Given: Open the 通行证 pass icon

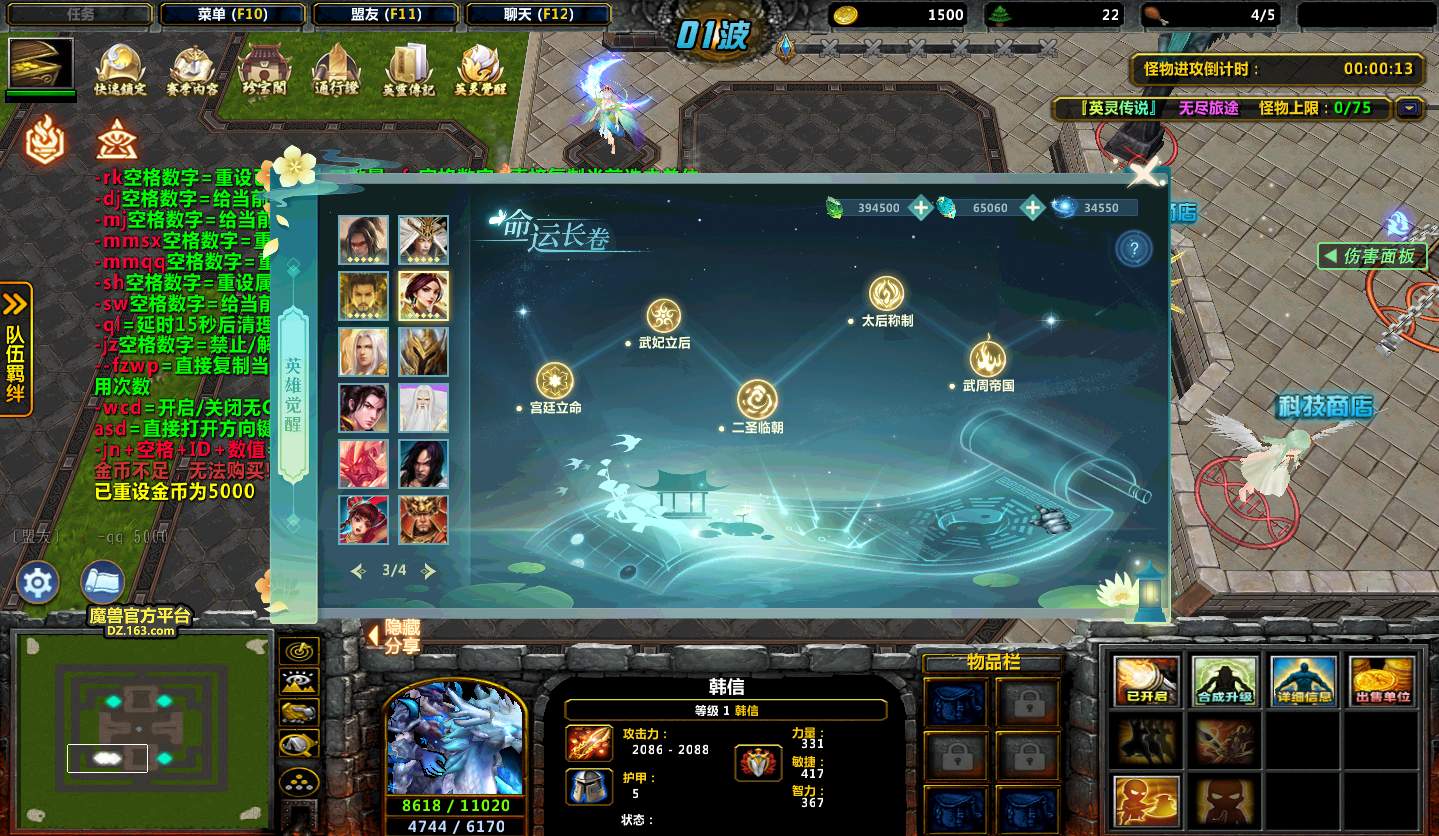Looking at the screenshot, I should click(x=336, y=70).
